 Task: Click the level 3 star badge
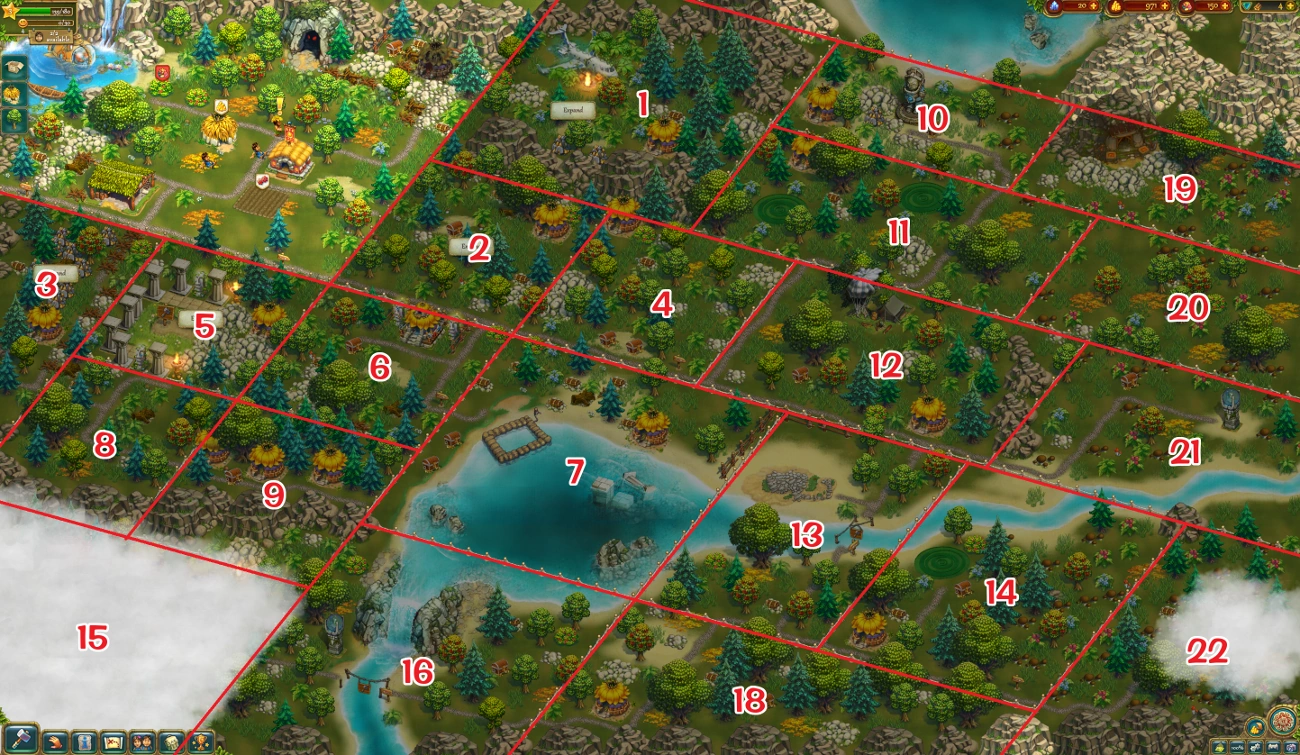pos(10,11)
